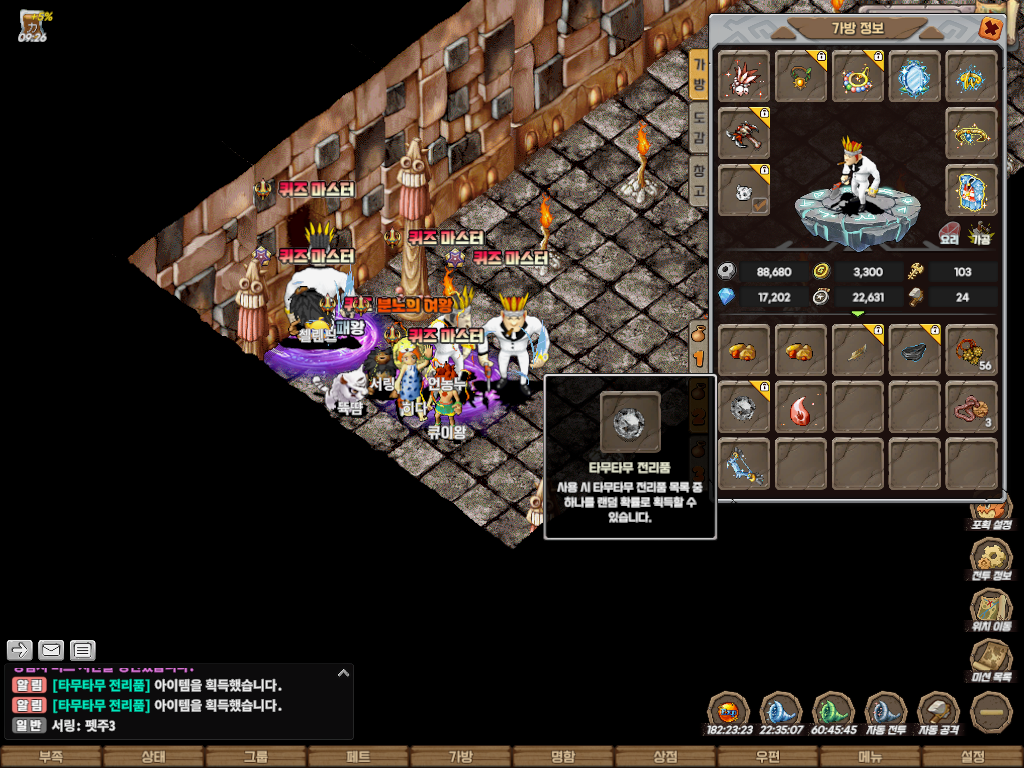Select the blue bow item slot
1024x768 pixels.
tap(744, 464)
